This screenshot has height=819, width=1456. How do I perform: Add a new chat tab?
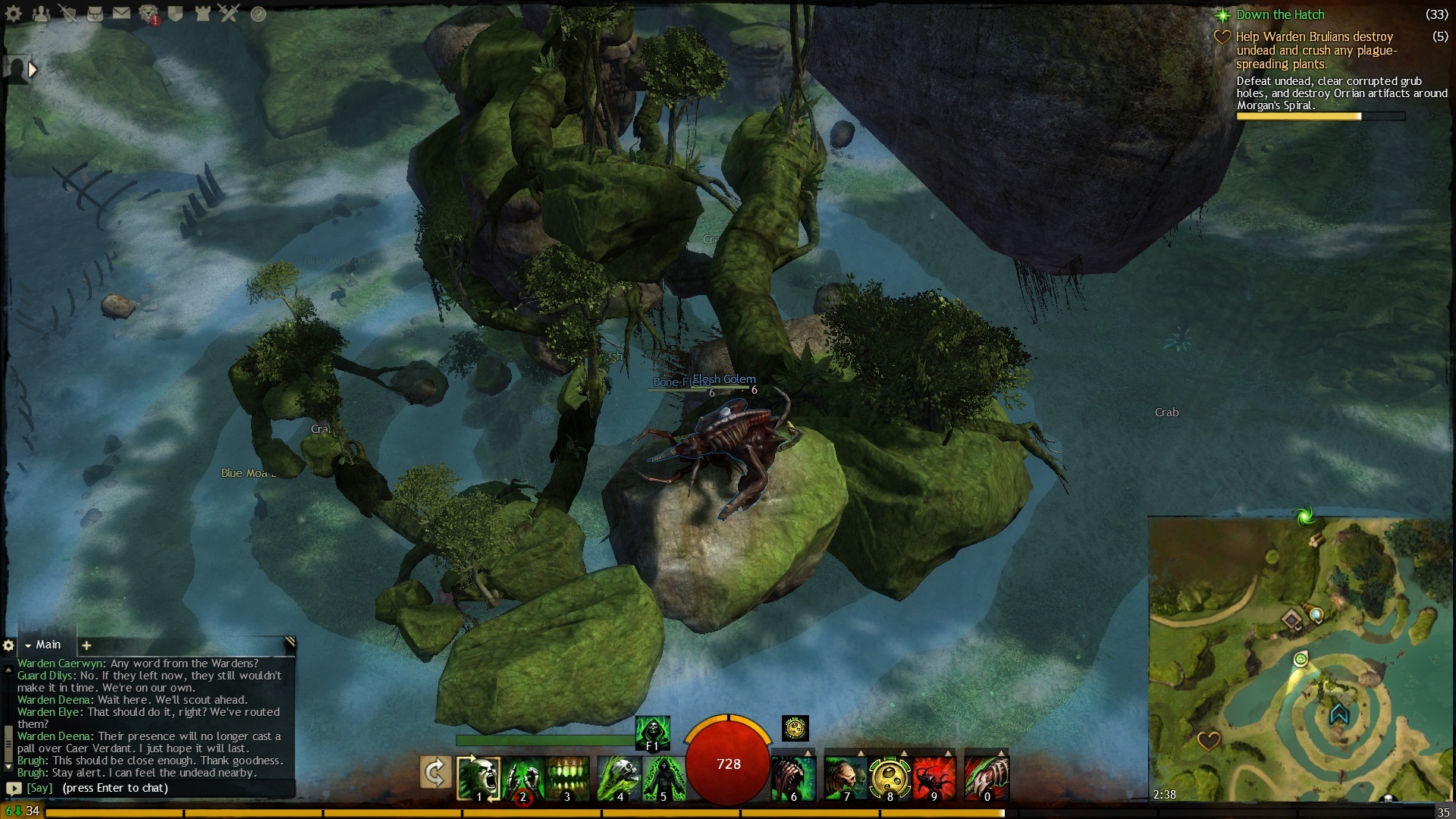(86, 645)
